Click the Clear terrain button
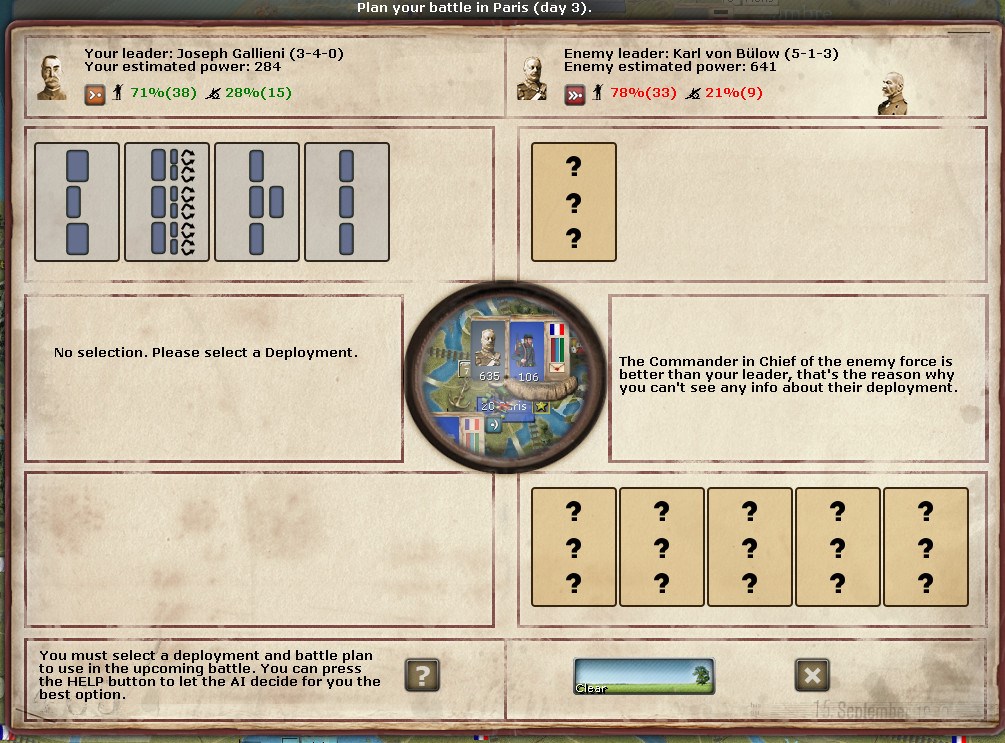 [x=643, y=677]
